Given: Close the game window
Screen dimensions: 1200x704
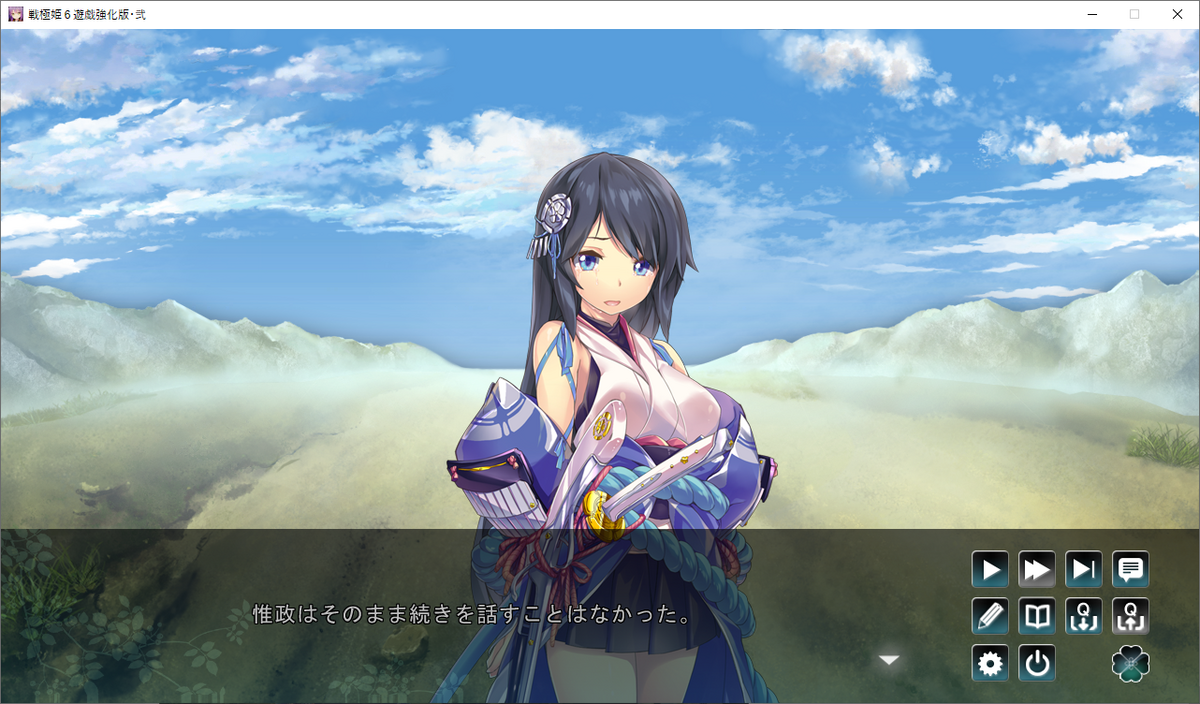Looking at the screenshot, I should (x=1176, y=14).
